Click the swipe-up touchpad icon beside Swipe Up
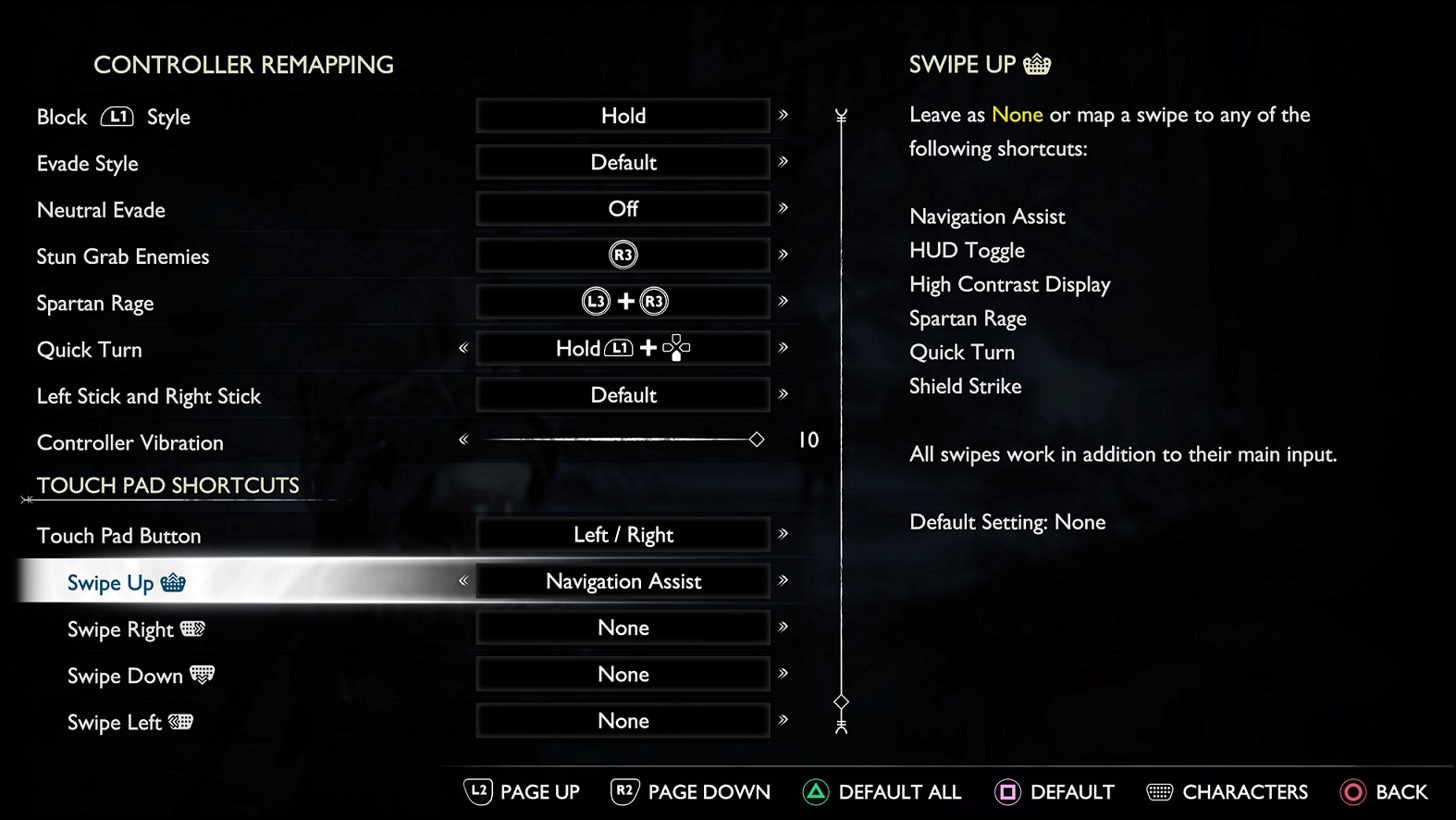1456x820 pixels. point(172,582)
